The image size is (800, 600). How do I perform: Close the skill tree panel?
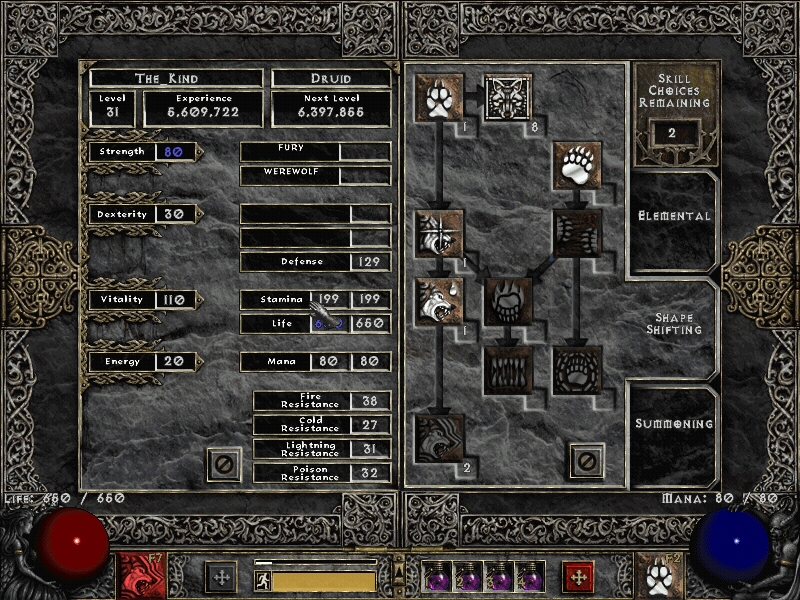587,461
